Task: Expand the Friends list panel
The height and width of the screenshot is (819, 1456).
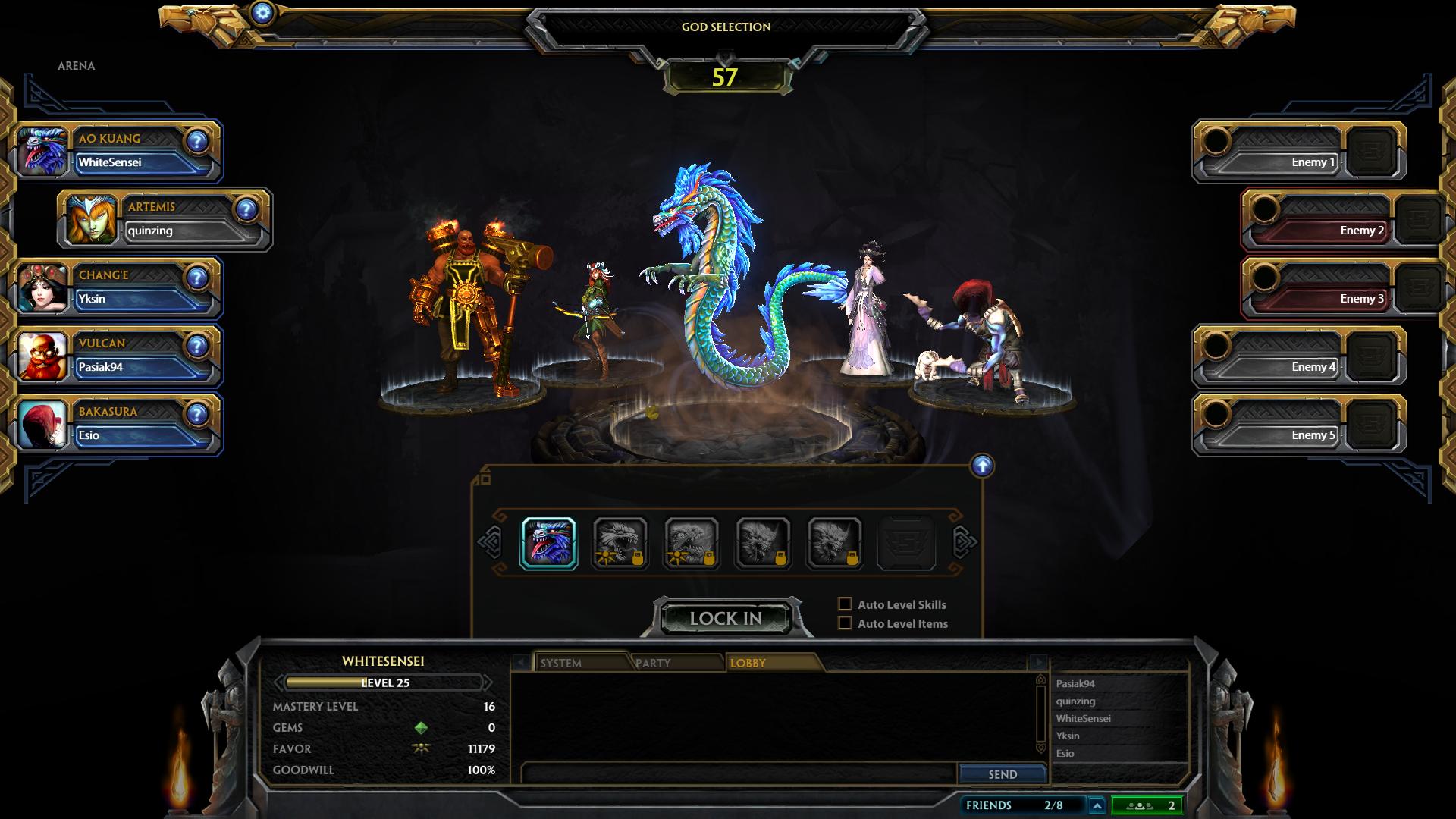Action: click(x=1097, y=805)
